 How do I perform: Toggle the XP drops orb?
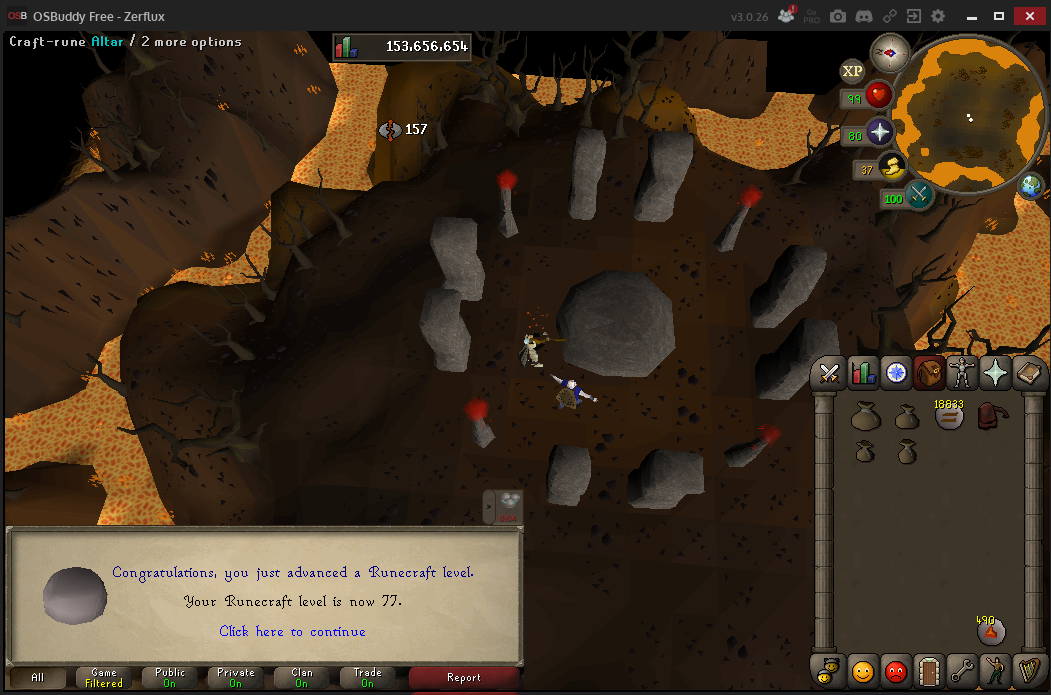pyautogui.click(x=852, y=71)
